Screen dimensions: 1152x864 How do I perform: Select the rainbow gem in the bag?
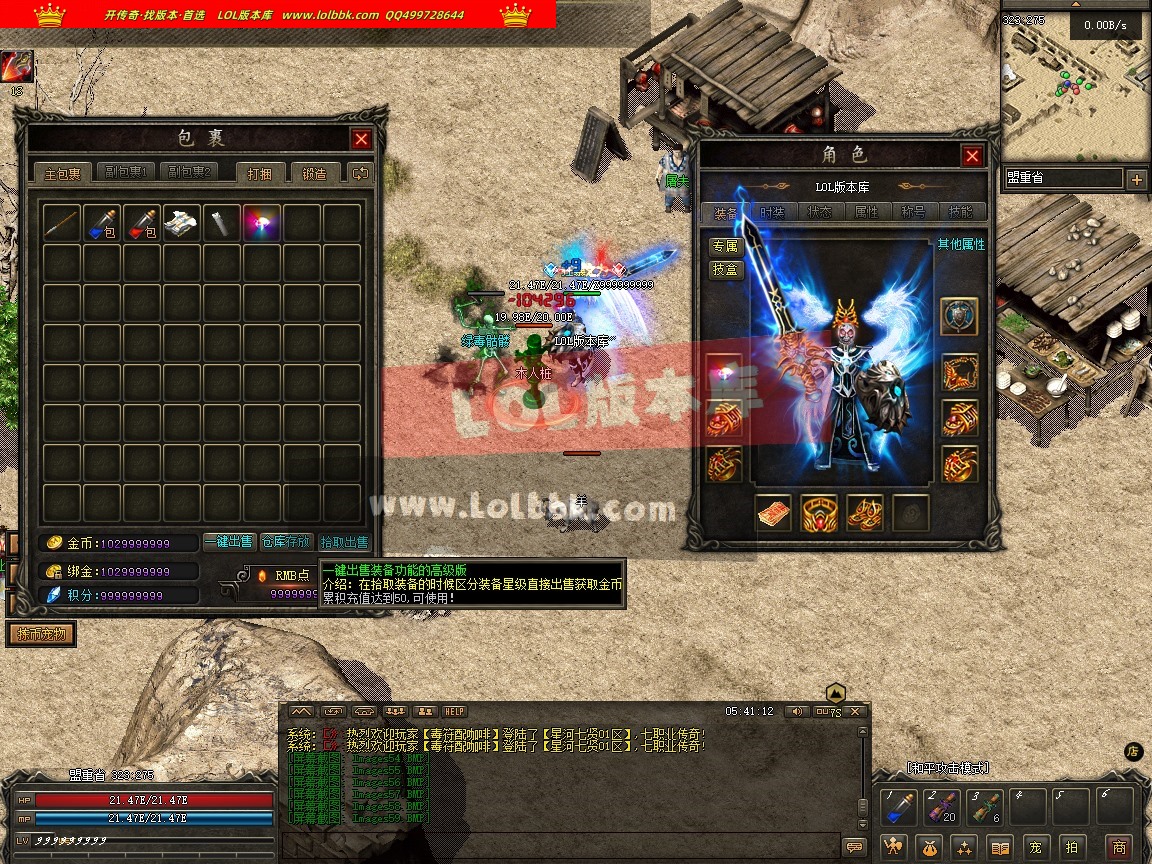click(x=262, y=224)
